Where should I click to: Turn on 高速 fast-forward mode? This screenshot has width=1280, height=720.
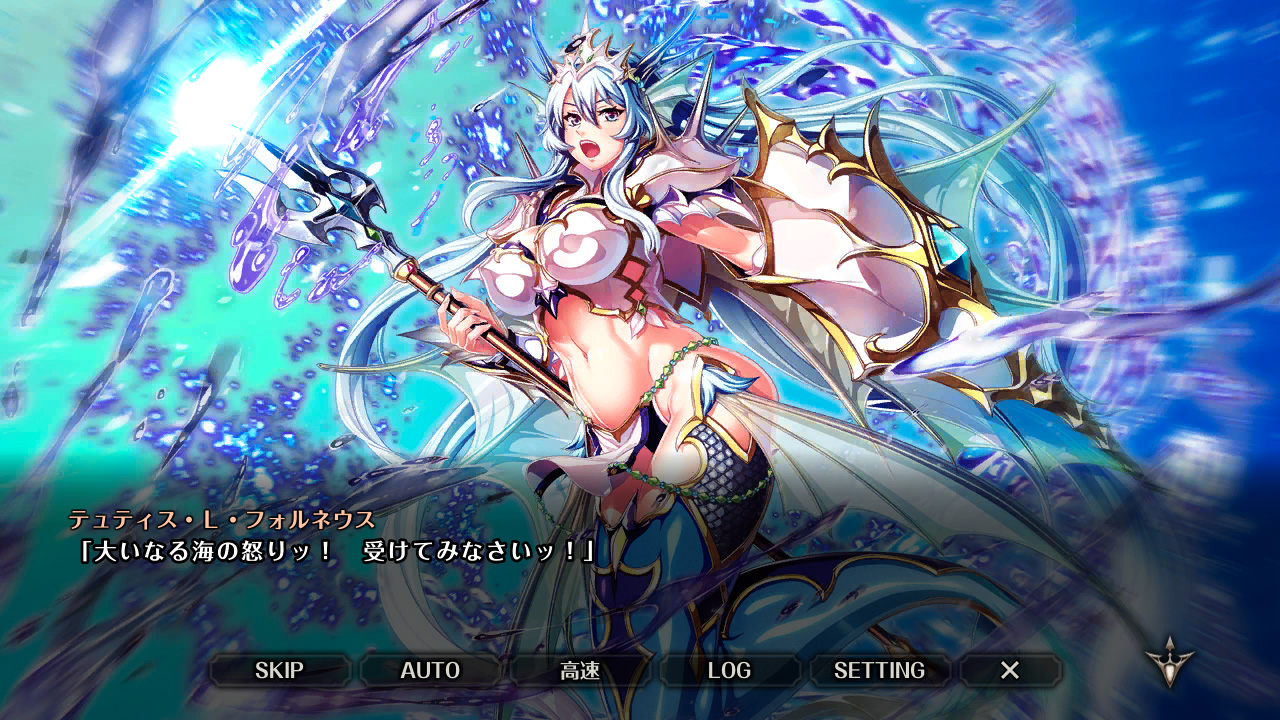pos(580,670)
